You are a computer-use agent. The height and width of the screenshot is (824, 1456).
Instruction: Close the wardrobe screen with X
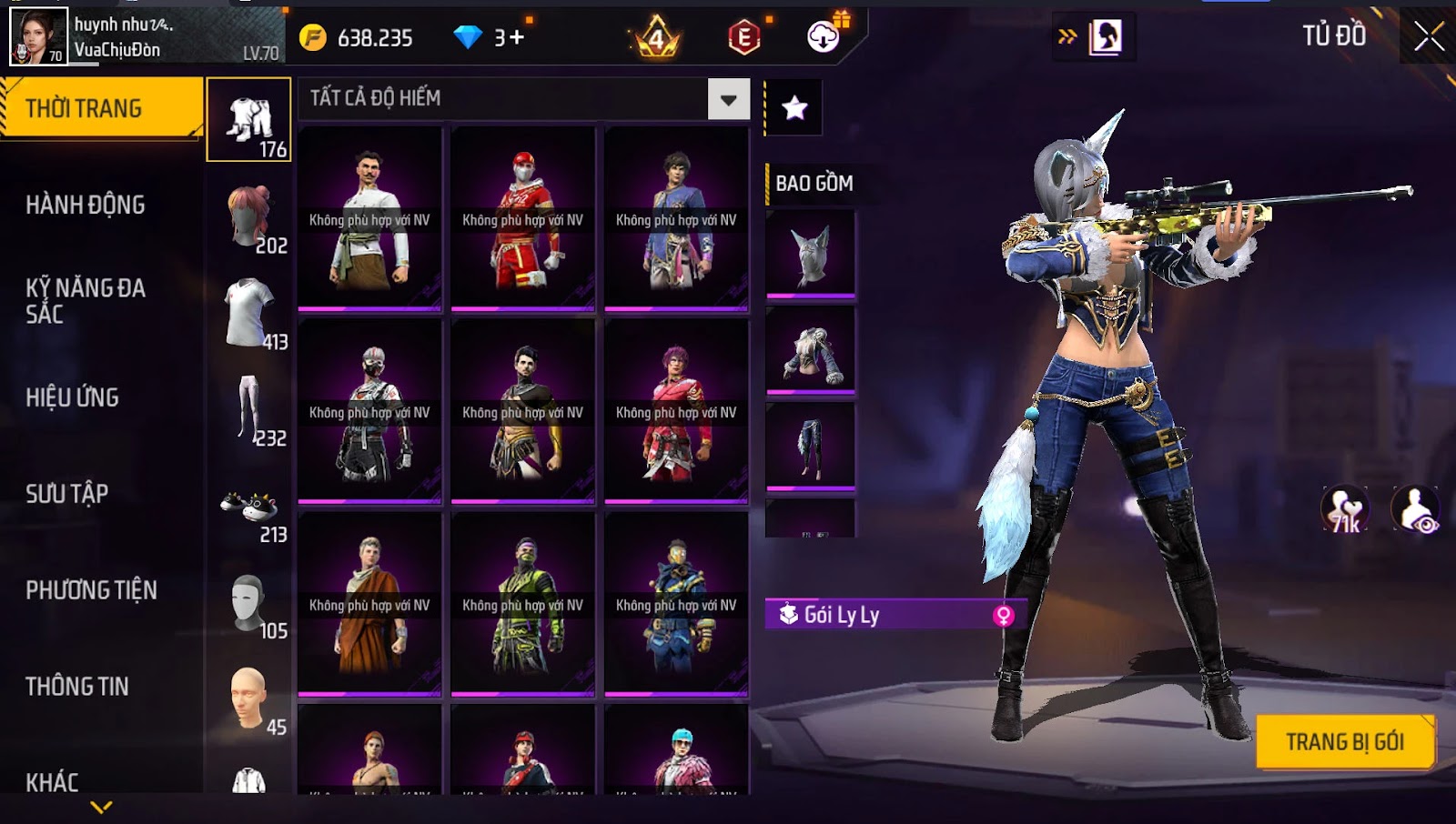[x=1429, y=36]
